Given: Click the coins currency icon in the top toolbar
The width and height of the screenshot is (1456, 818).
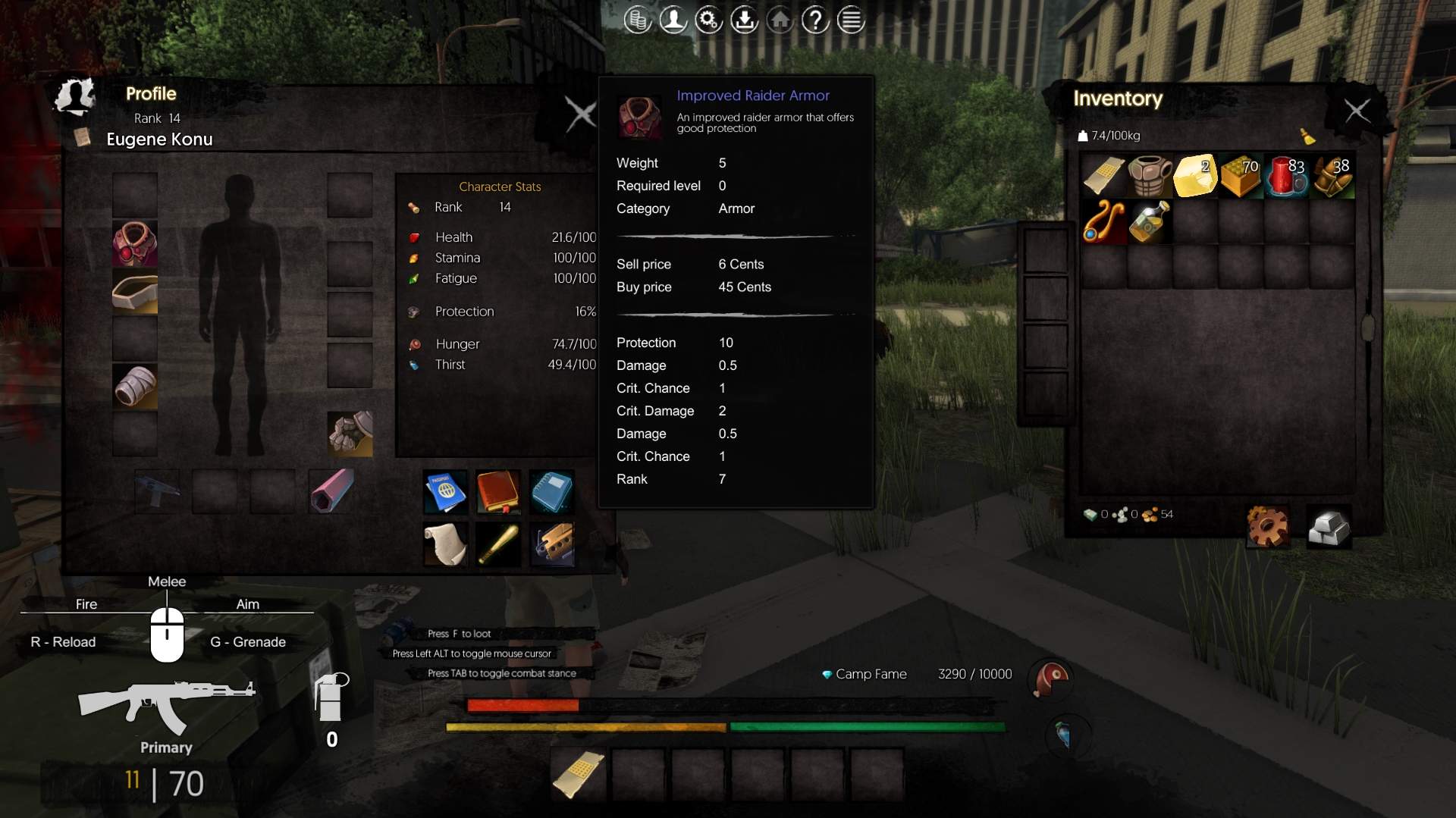Looking at the screenshot, I should [638, 19].
